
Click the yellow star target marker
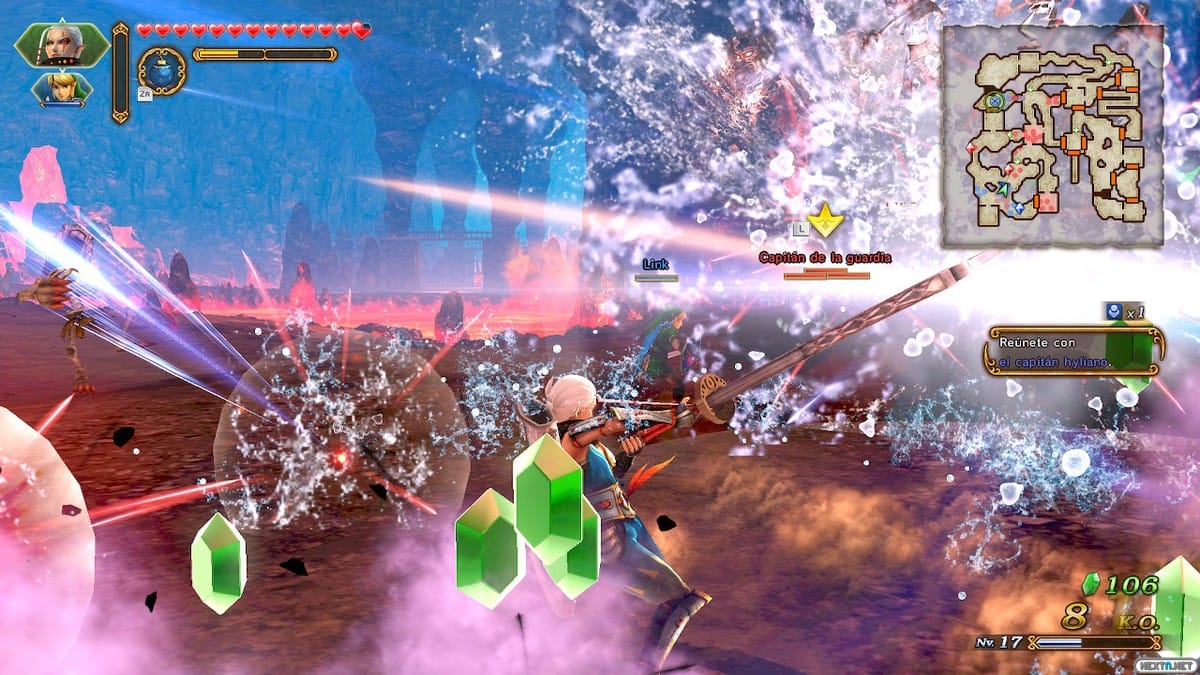click(x=825, y=221)
